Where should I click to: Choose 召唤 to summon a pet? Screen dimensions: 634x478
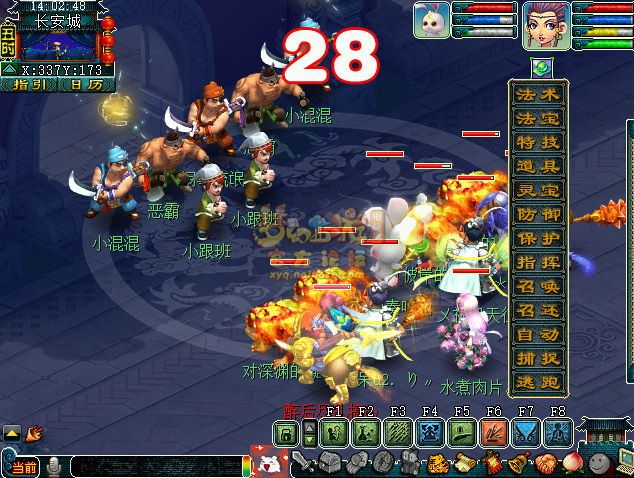tap(537, 287)
